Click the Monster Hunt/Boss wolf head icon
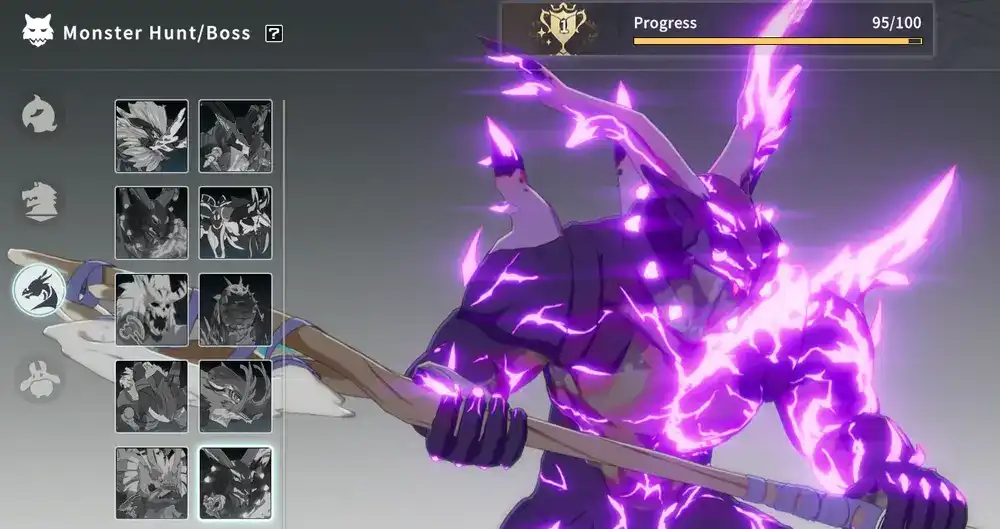Image resolution: width=1000 pixels, height=529 pixels. pyautogui.click(x=38, y=32)
